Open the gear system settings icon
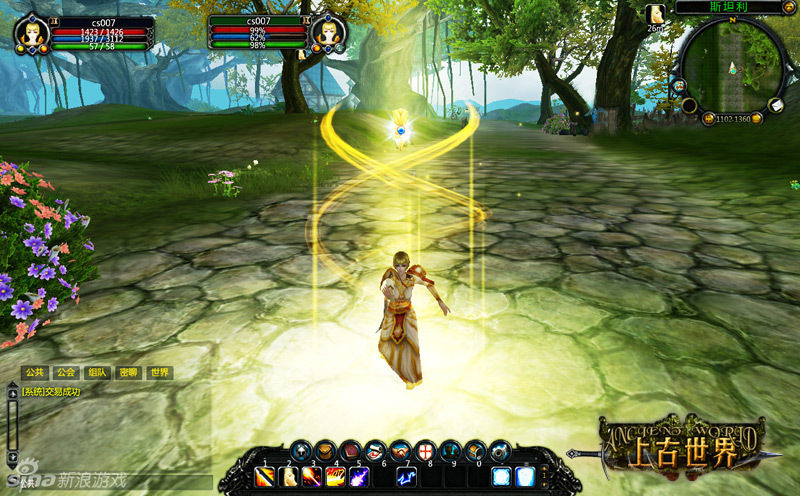Image resolution: width=800 pixels, height=496 pixels. 499,451
